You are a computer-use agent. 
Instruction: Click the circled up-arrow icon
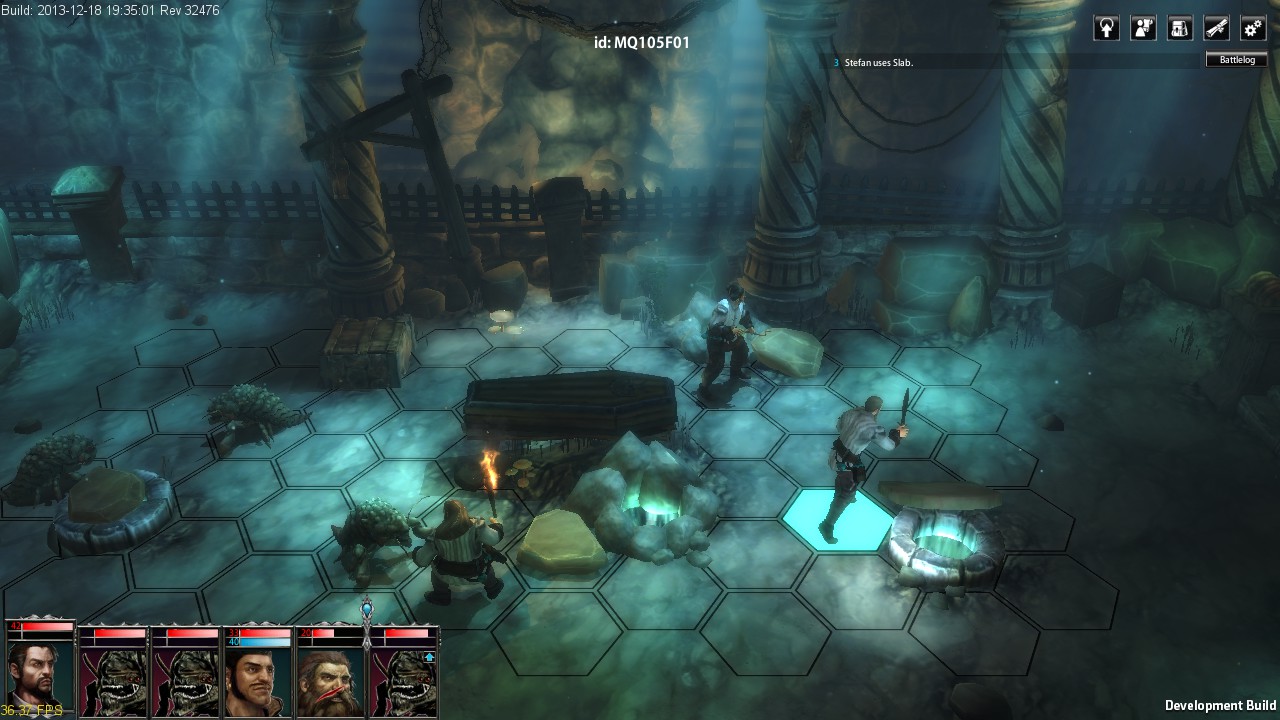click(x=1106, y=28)
